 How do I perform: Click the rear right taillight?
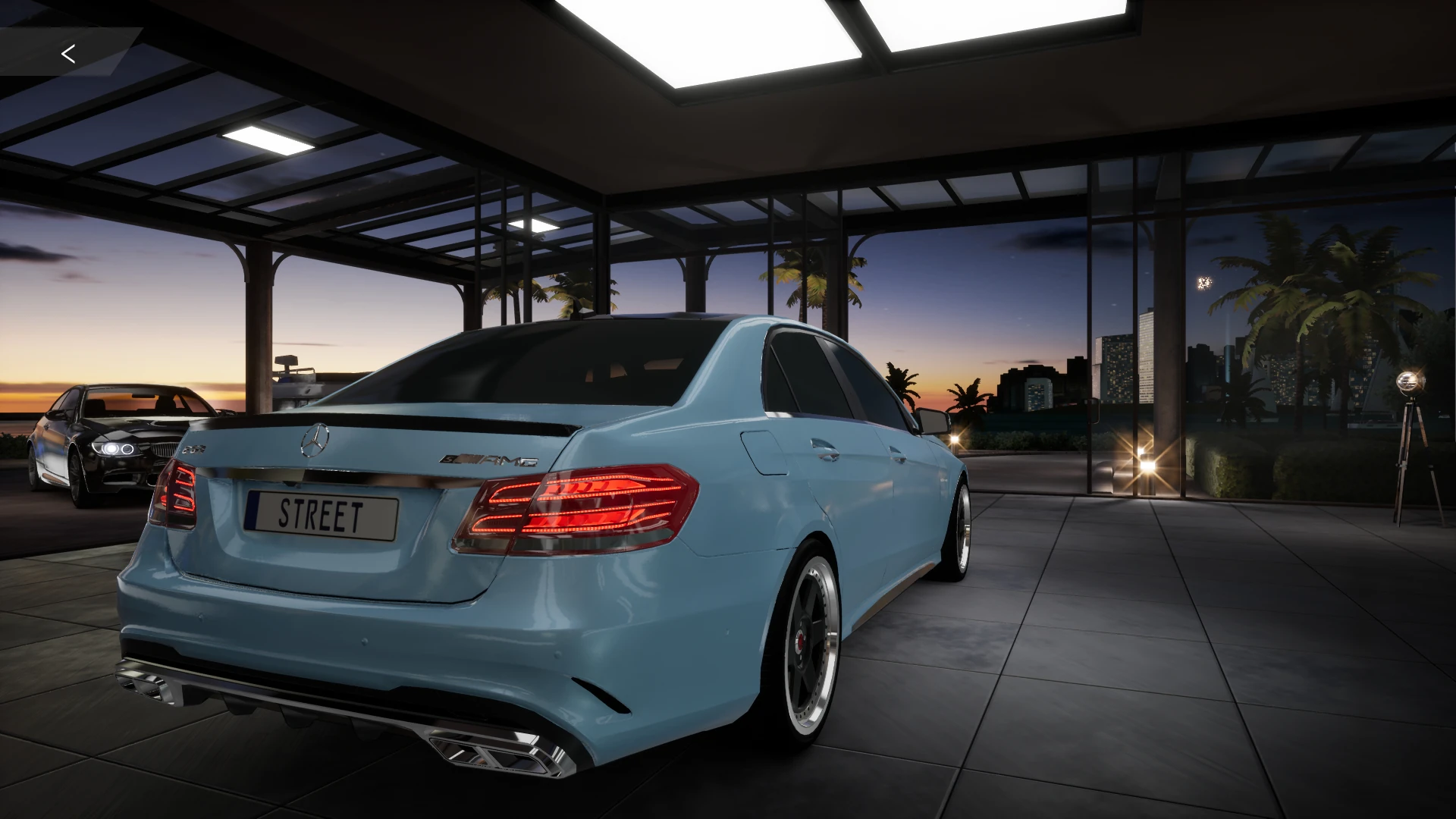coord(584,508)
